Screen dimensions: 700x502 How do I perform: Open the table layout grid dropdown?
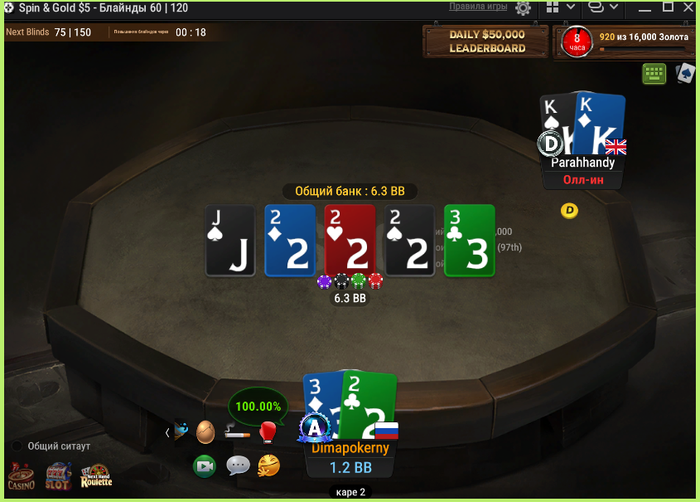560,8
